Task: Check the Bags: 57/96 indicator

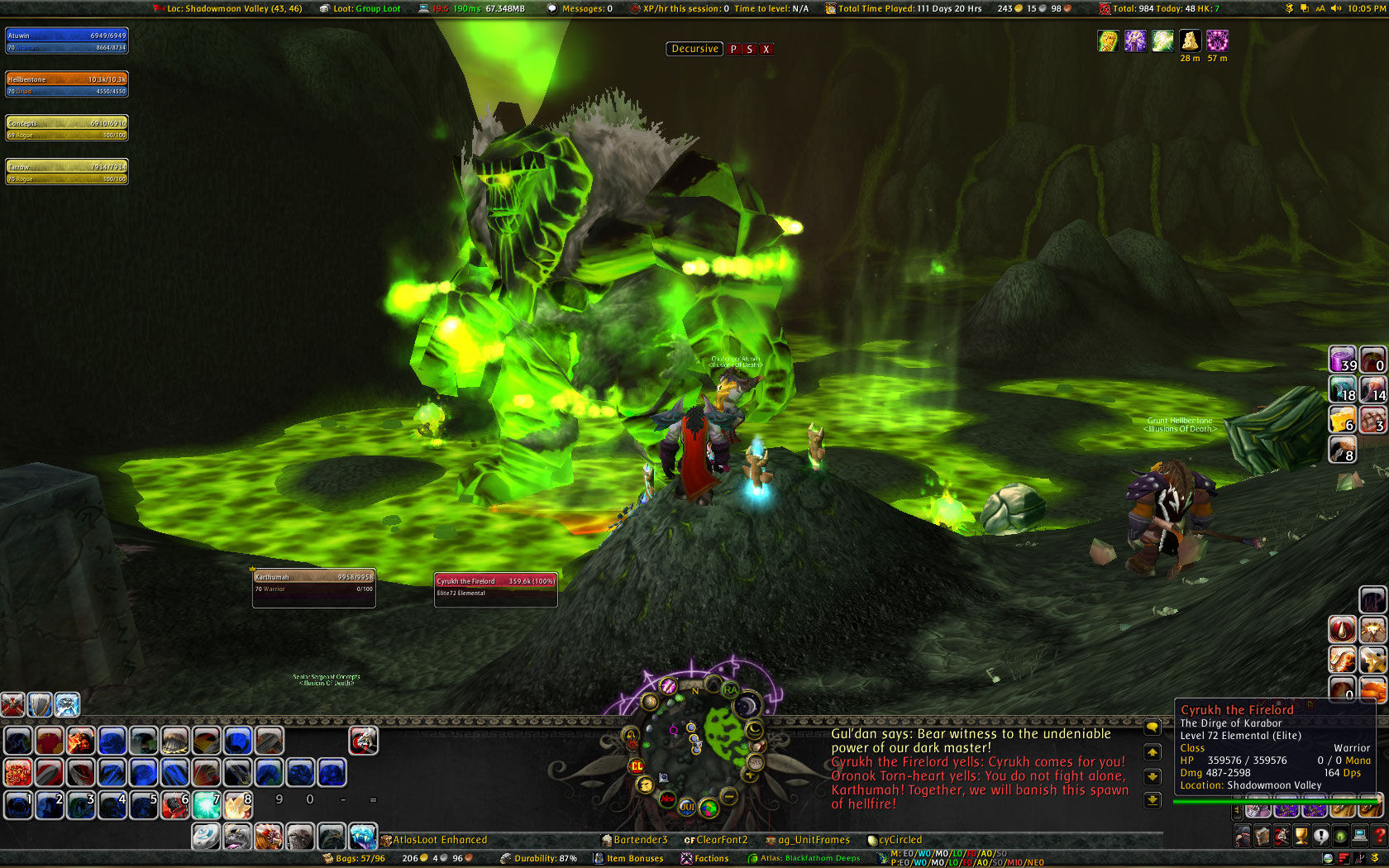Action: [360, 858]
